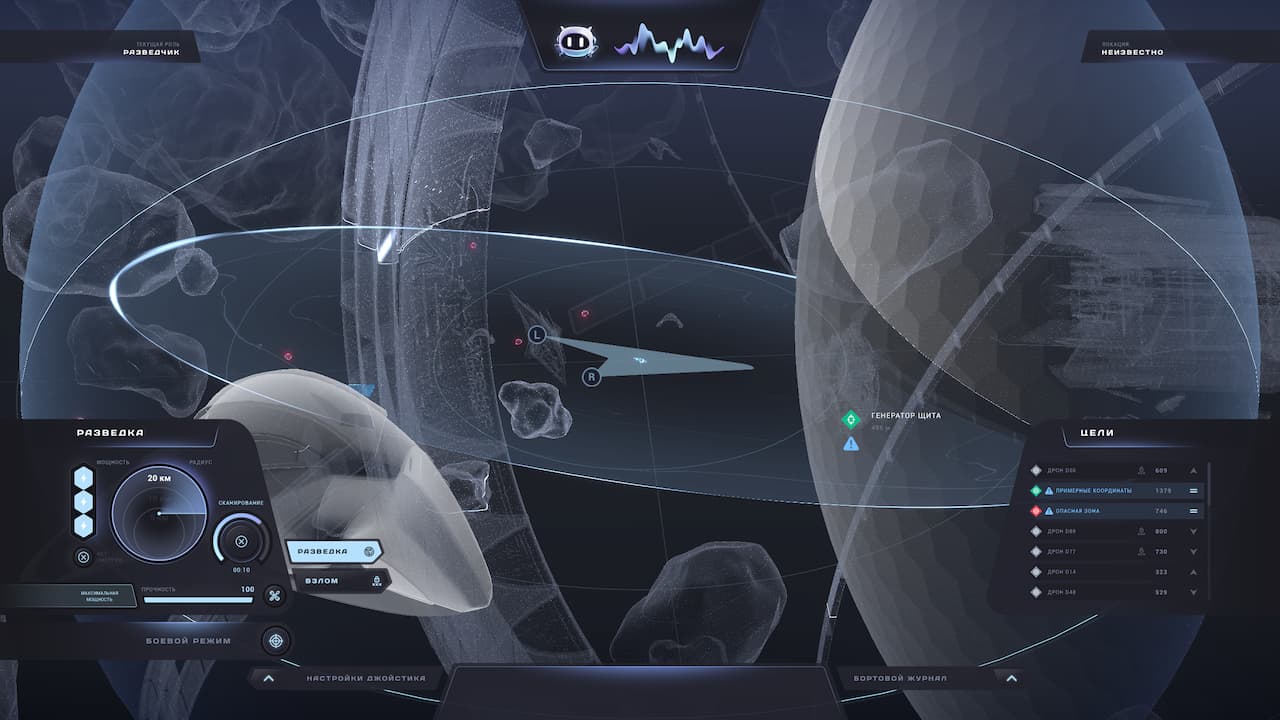
Task: Click the 20 км radar radius dial
Action: [x=158, y=511]
